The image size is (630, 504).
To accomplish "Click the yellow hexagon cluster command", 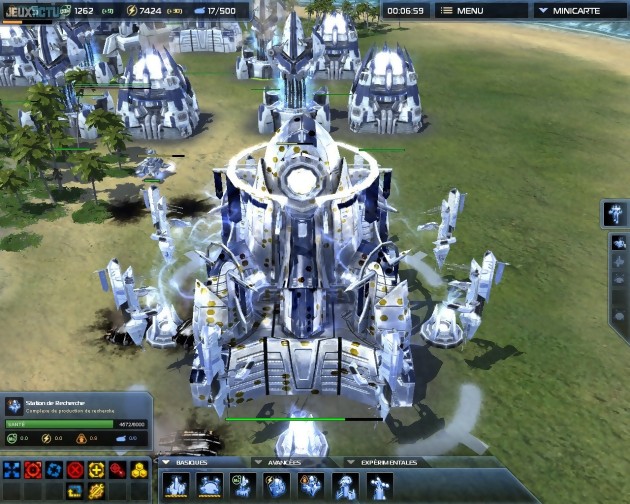I will coord(139,470).
